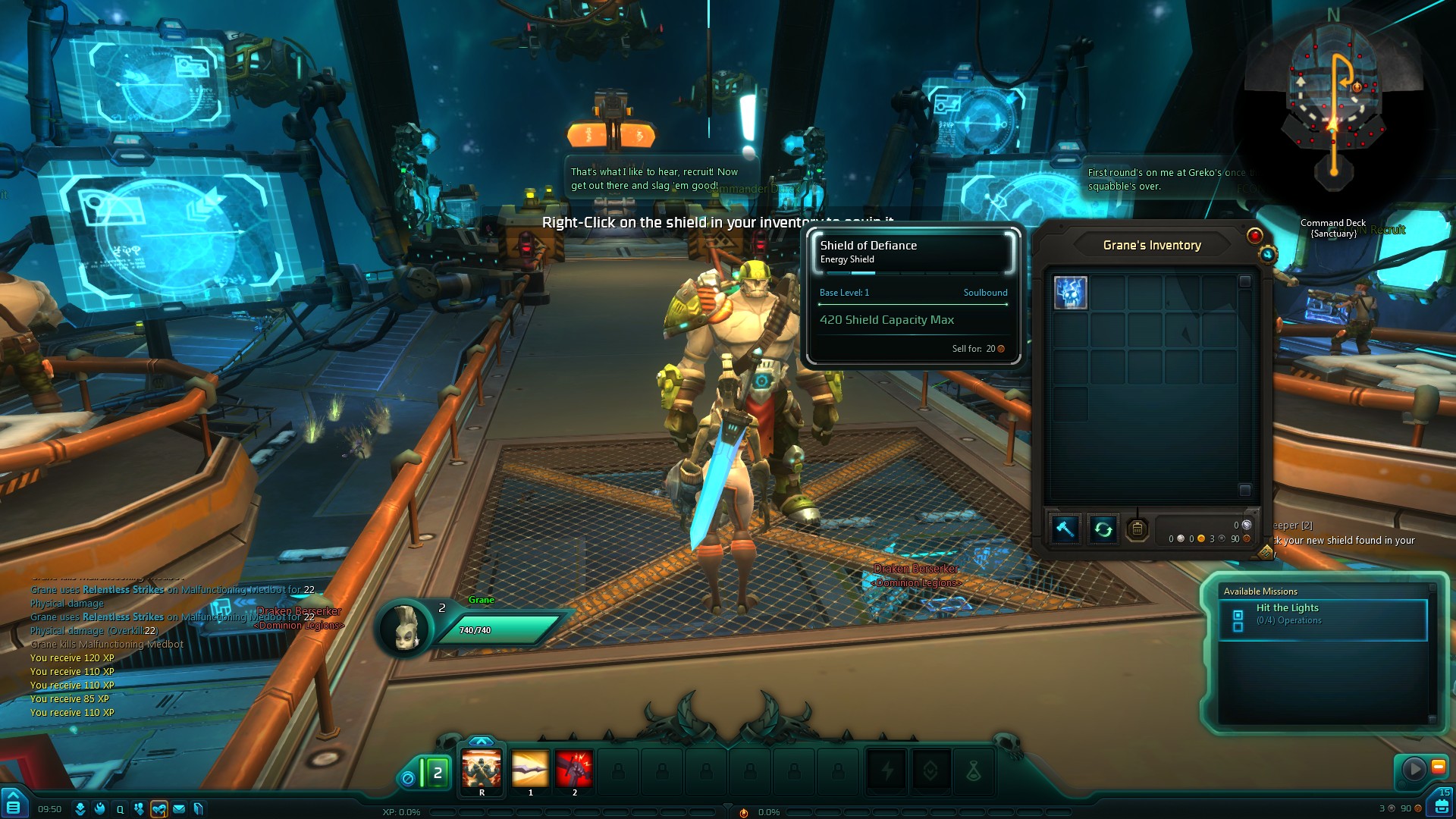Open the mail envelope icon

(x=179, y=809)
